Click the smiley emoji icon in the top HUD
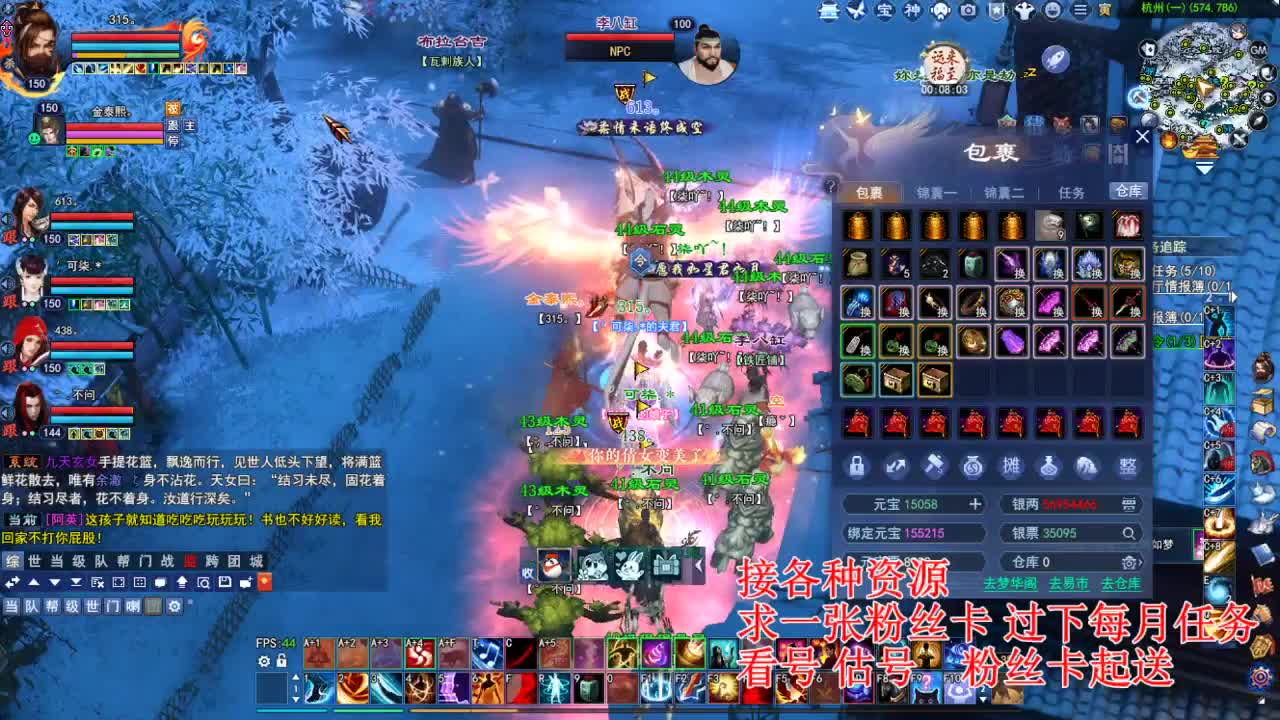1280x720 pixels. pos(1053,11)
